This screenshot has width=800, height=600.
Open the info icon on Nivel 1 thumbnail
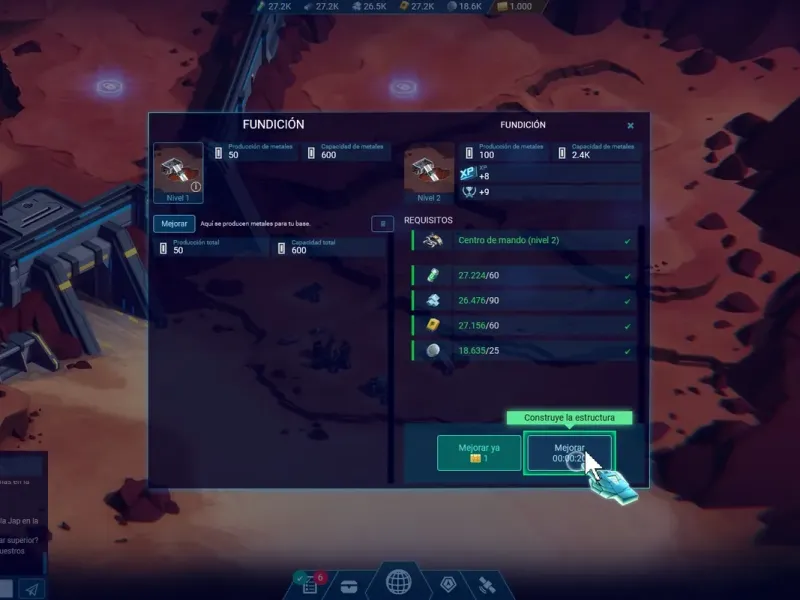tap(196, 186)
